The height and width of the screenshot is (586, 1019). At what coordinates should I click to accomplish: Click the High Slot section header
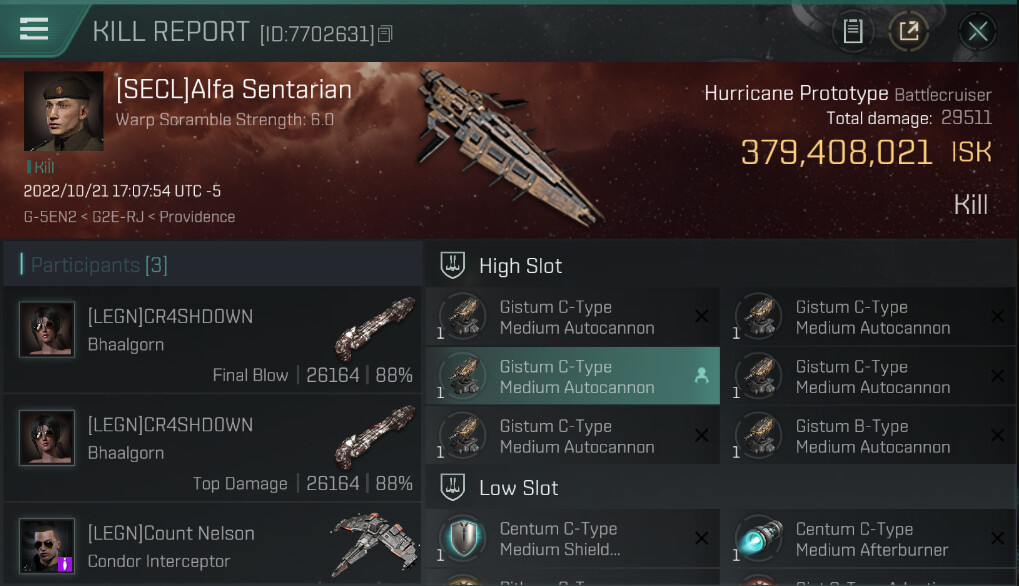(x=520, y=266)
